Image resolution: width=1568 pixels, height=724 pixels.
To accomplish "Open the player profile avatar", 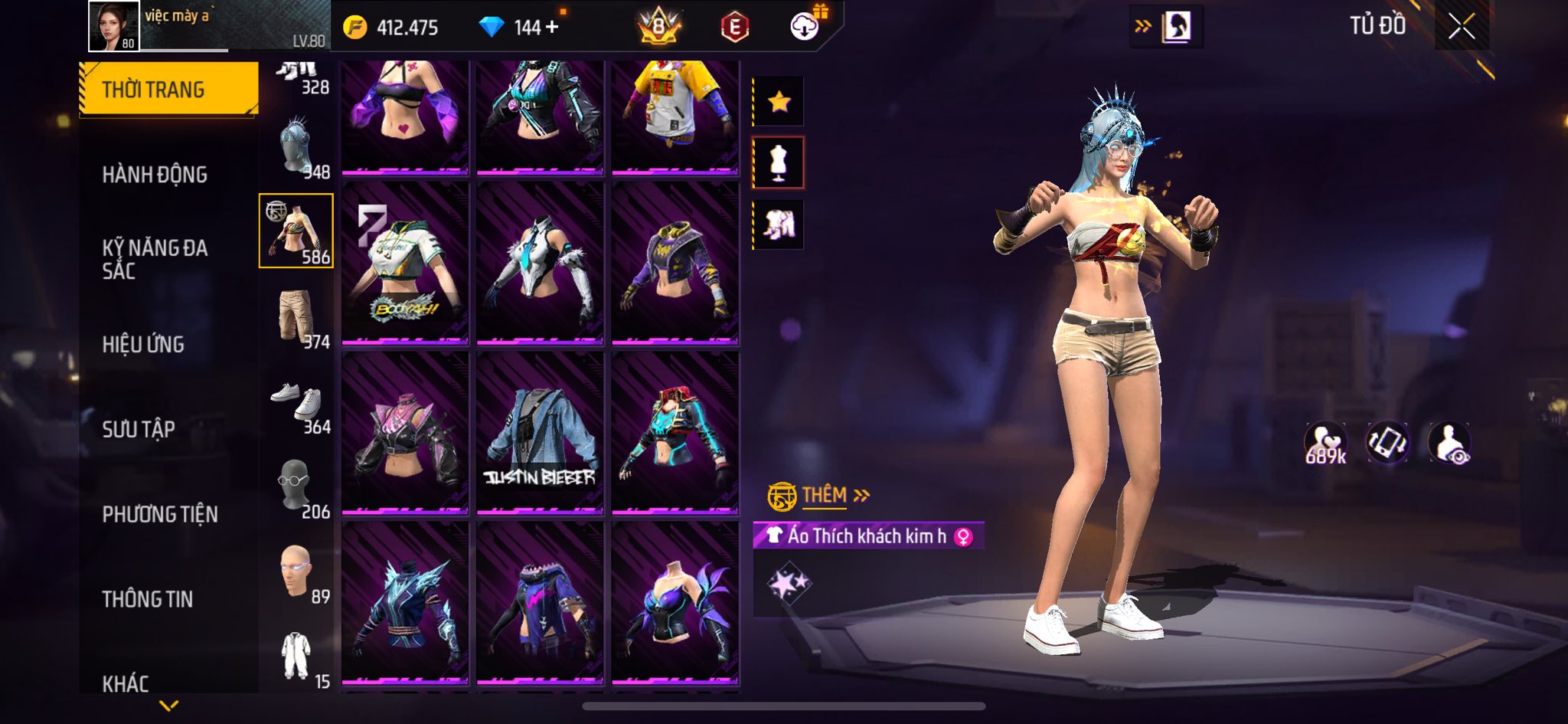I will click(x=114, y=26).
